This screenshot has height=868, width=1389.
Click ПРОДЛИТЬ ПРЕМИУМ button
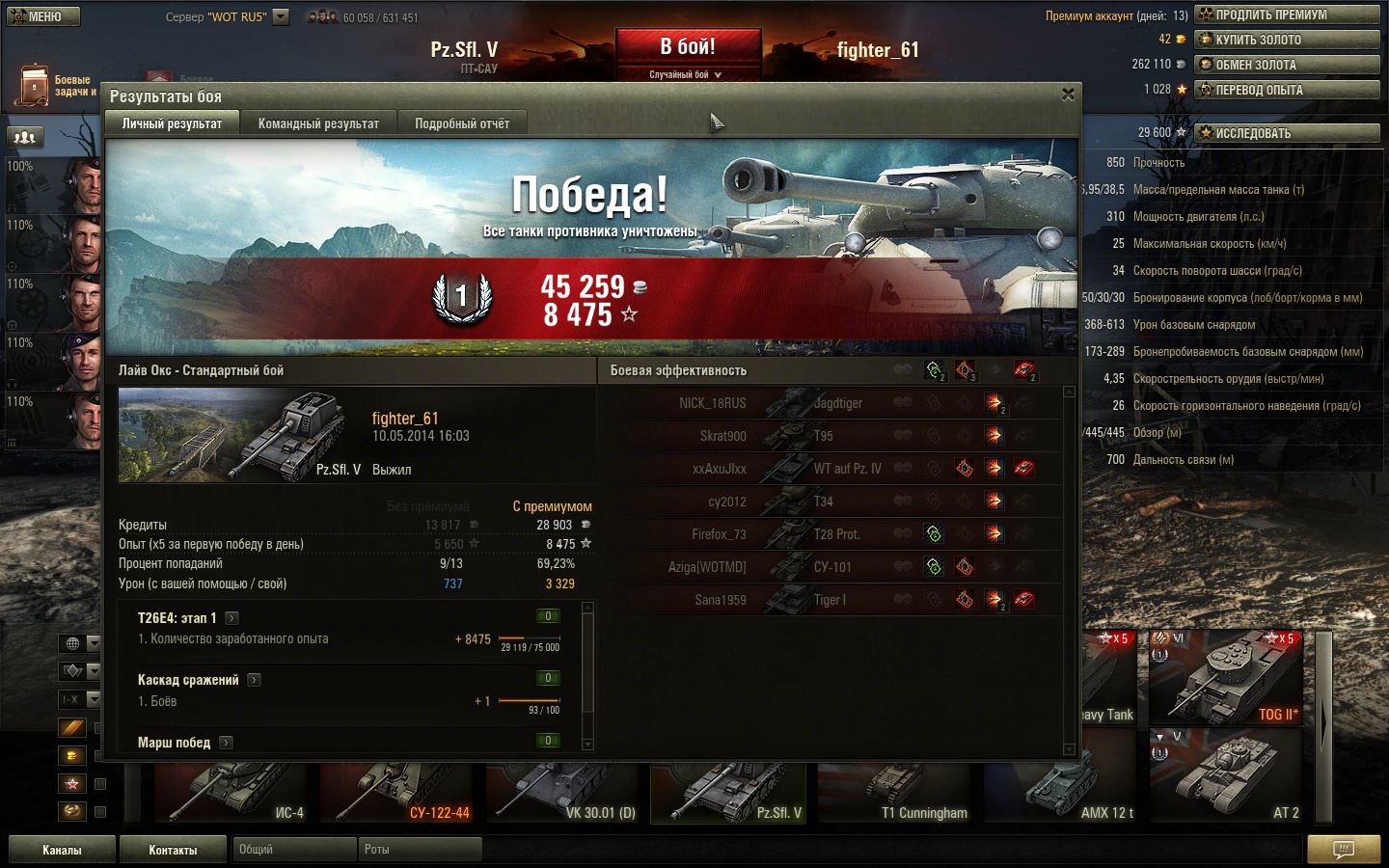click(x=1287, y=14)
